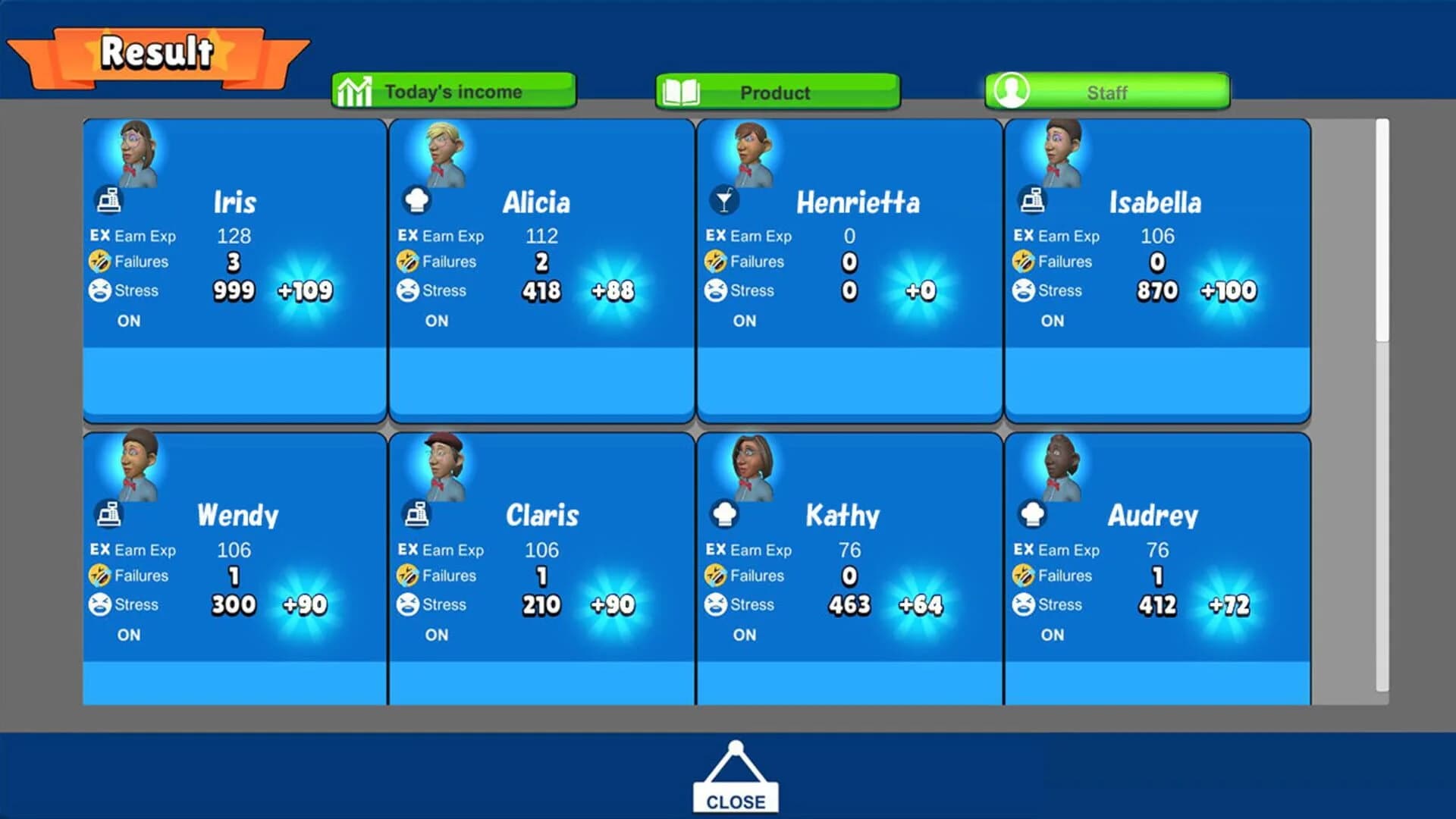Switch to the Today's income tab
1456x819 pixels.
(453, 90)
